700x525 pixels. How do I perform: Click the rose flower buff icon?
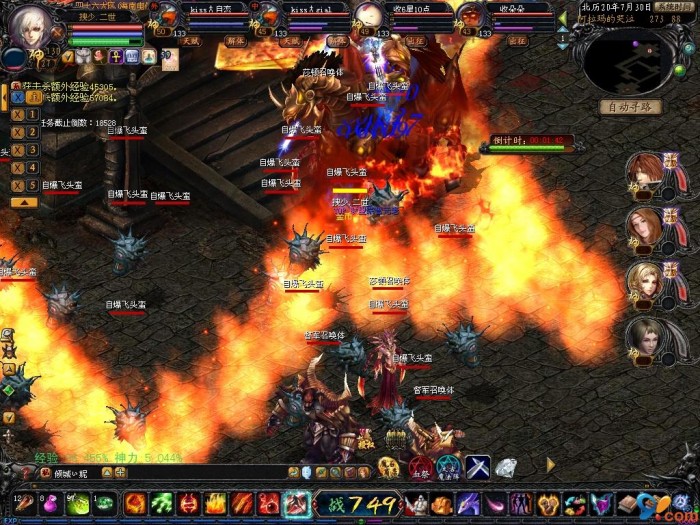98,57
